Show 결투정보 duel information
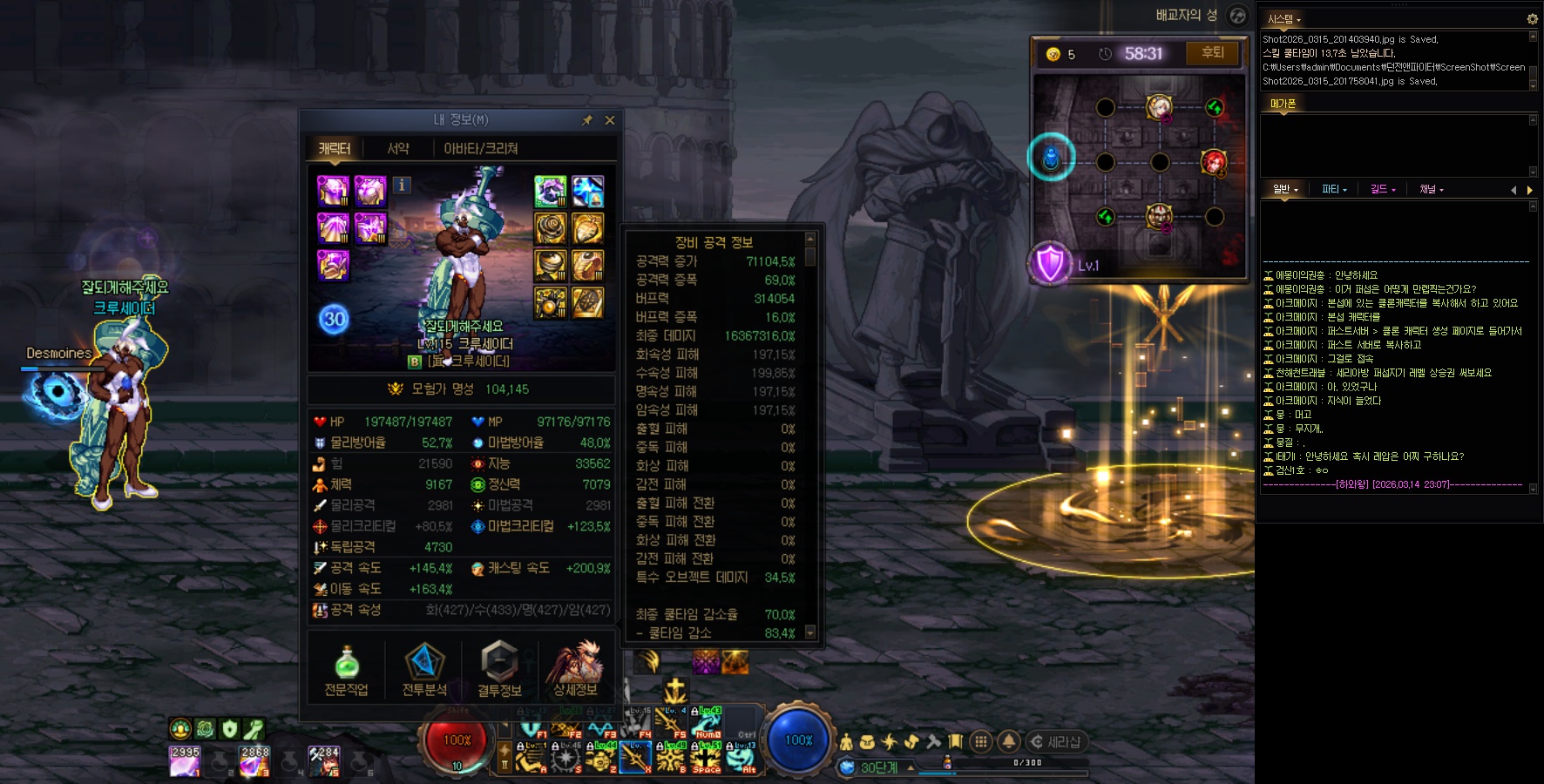Viewport: 1544px width, 784px height. (499, 669)
